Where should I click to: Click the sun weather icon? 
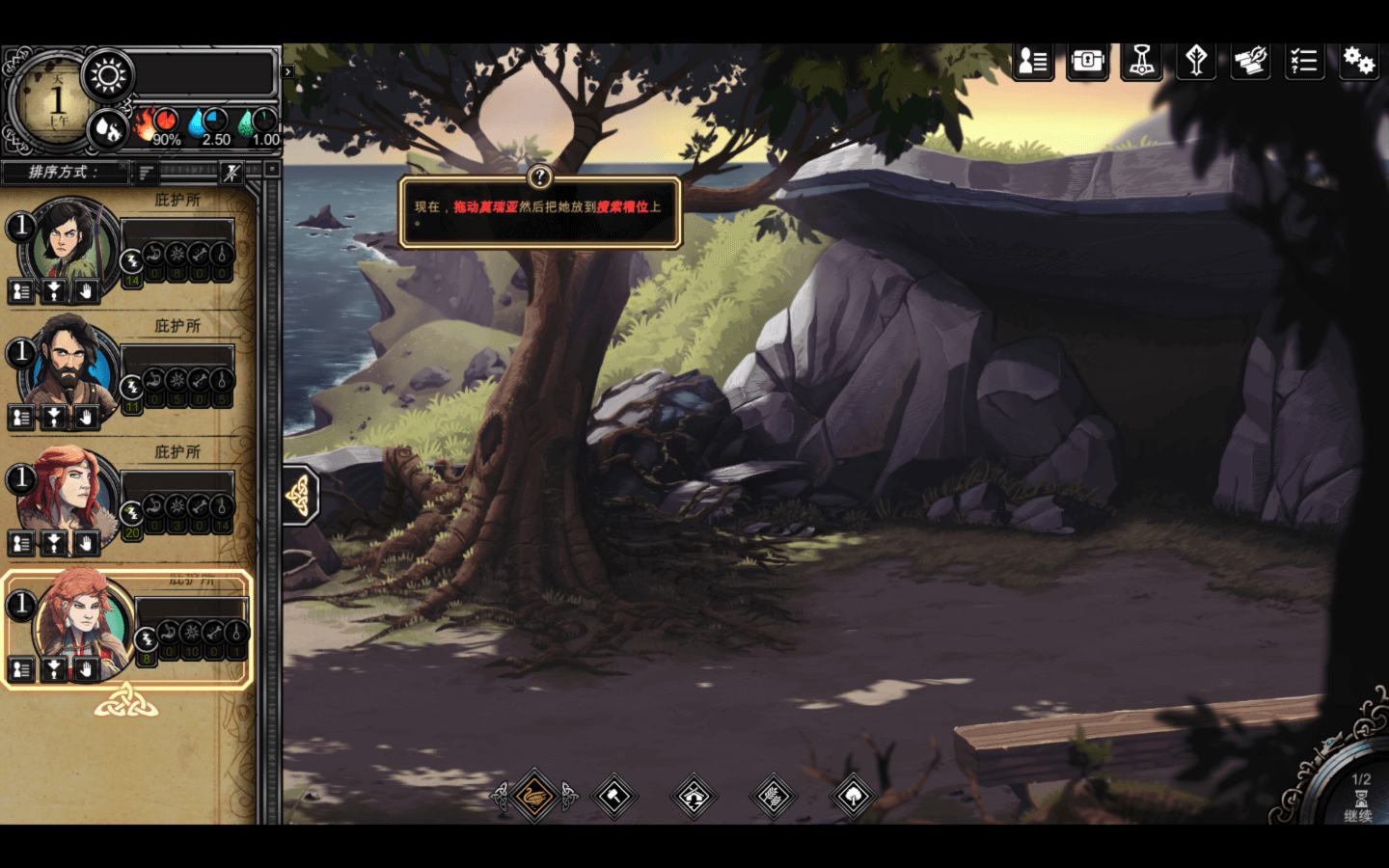[108, 75]
